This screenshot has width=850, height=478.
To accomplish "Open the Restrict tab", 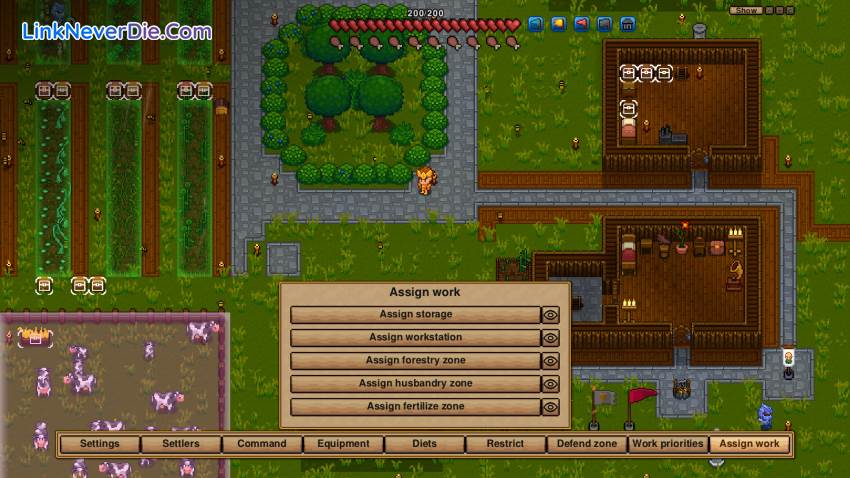I will (x=505, y=444).
